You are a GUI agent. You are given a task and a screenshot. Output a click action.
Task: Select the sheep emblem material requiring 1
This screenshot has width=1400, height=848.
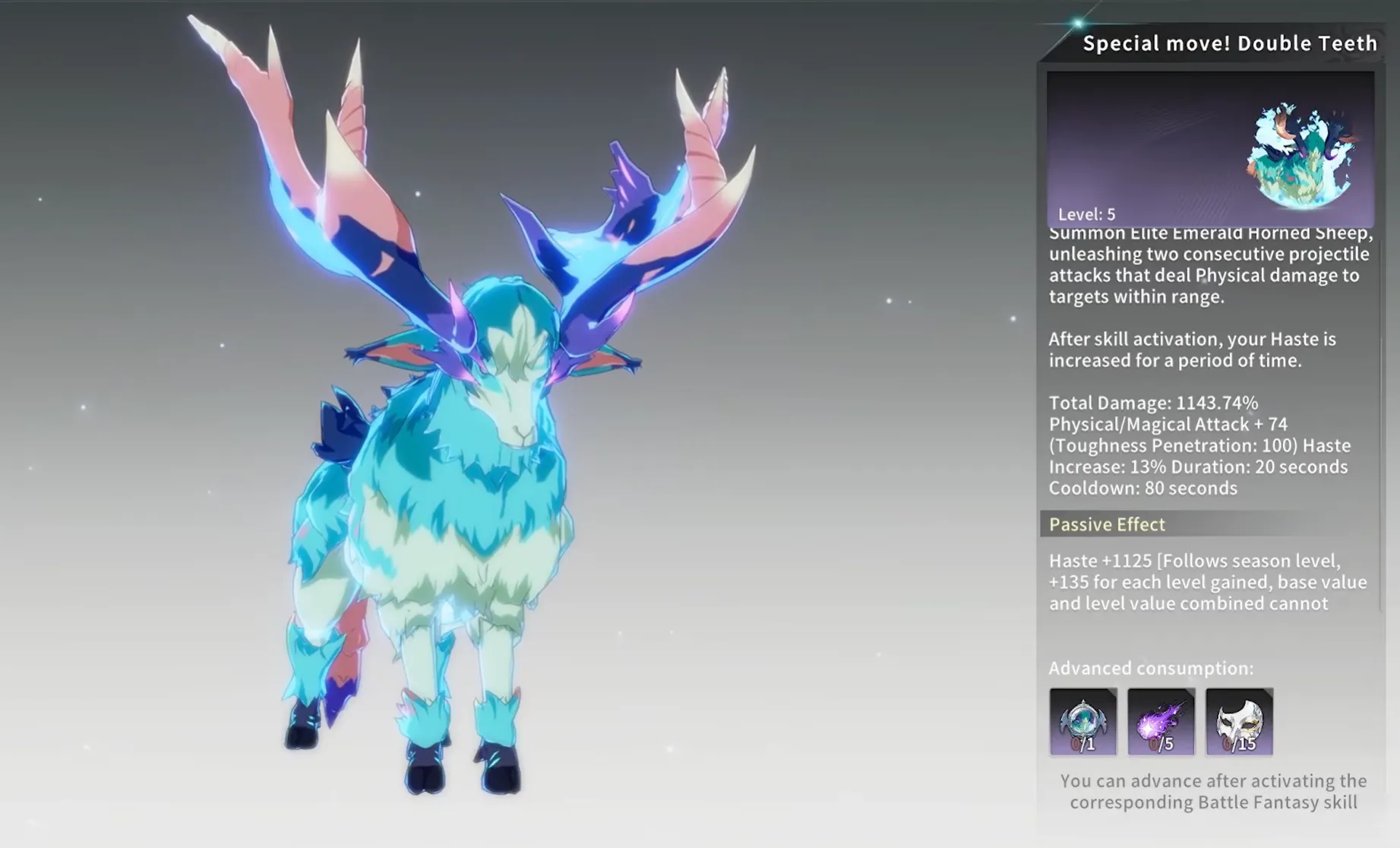(1082, 721)
